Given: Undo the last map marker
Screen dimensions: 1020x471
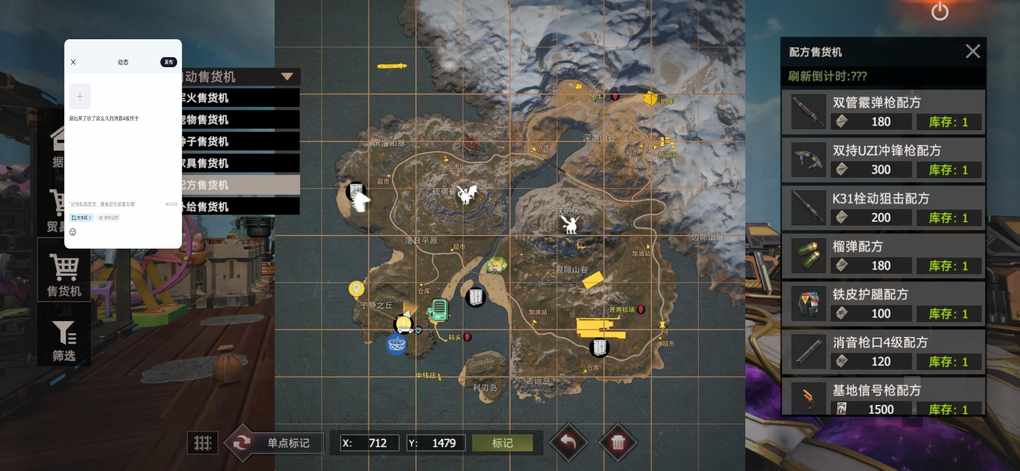Looking at the screenshot, I should 570,442.
